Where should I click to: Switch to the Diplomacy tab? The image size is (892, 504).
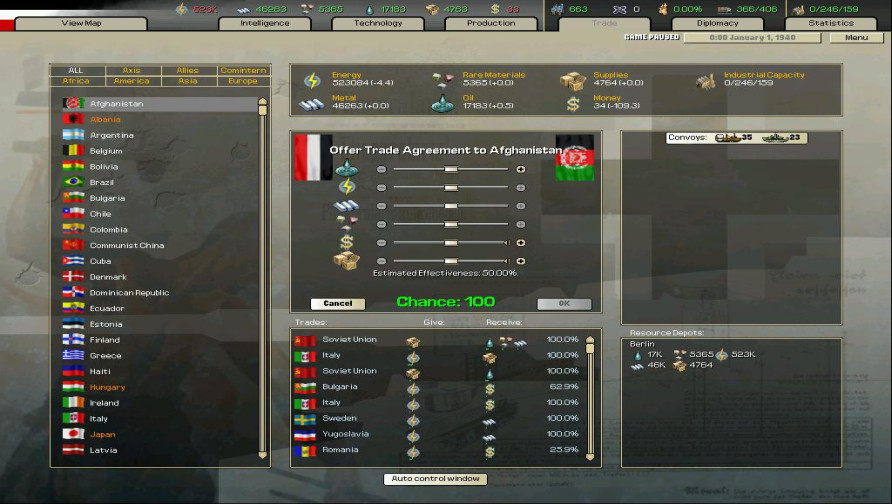(x=717, y=23)
